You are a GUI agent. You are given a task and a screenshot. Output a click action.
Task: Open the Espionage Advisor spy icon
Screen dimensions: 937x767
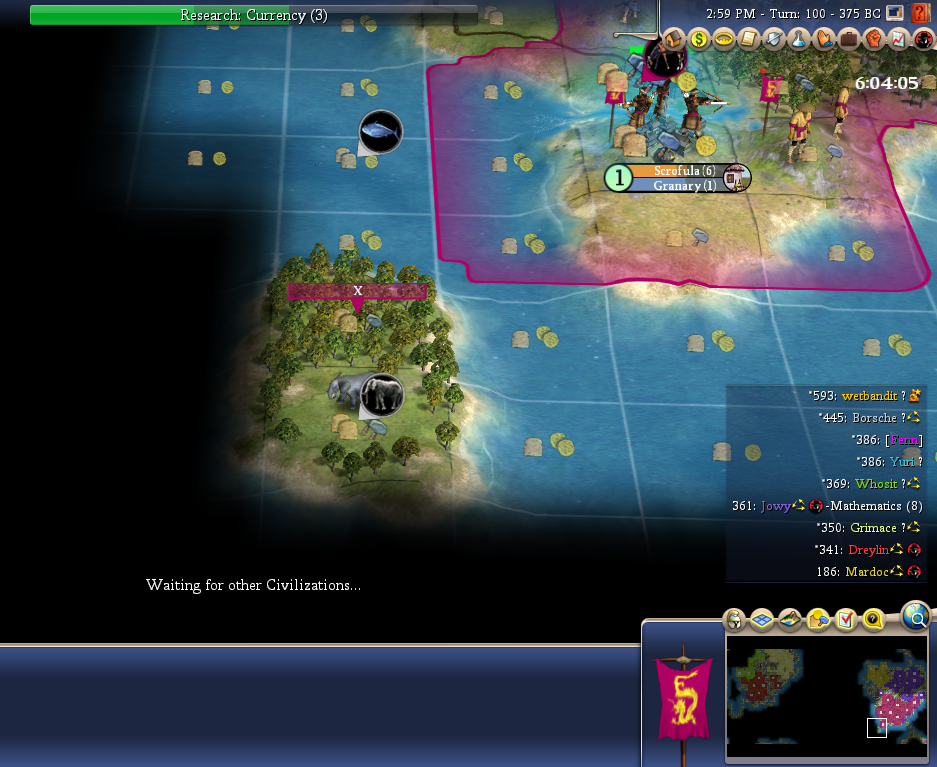[922, 39]
